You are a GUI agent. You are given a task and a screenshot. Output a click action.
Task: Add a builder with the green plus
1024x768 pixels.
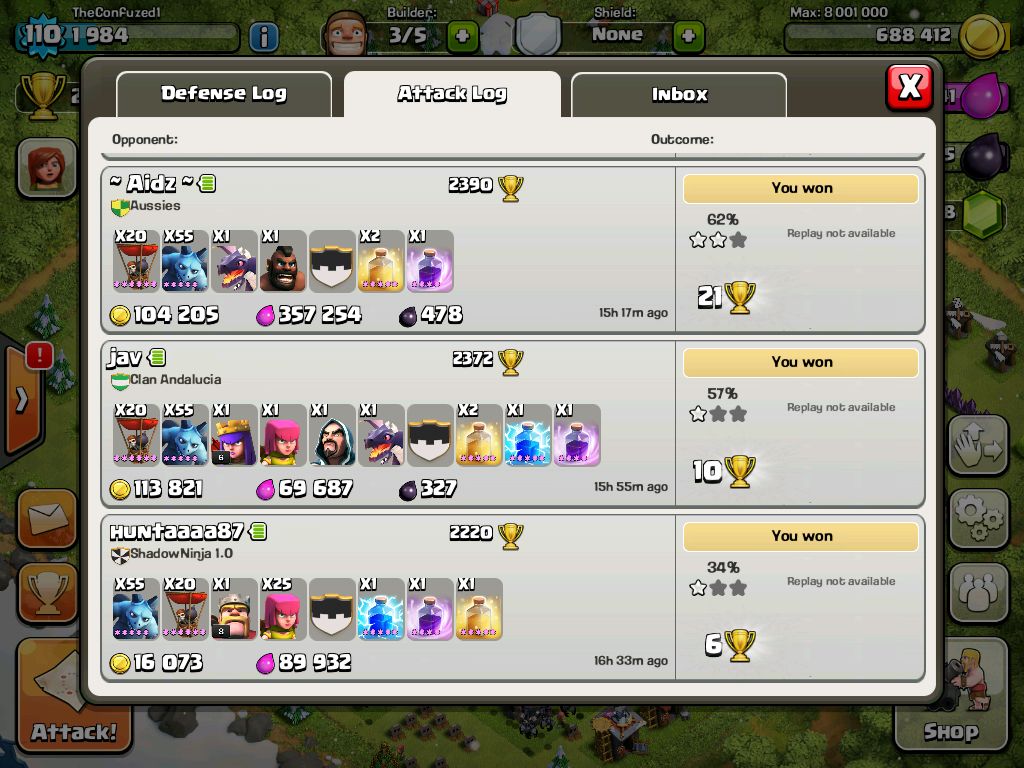pyautogui.click(x=462, y=37)
